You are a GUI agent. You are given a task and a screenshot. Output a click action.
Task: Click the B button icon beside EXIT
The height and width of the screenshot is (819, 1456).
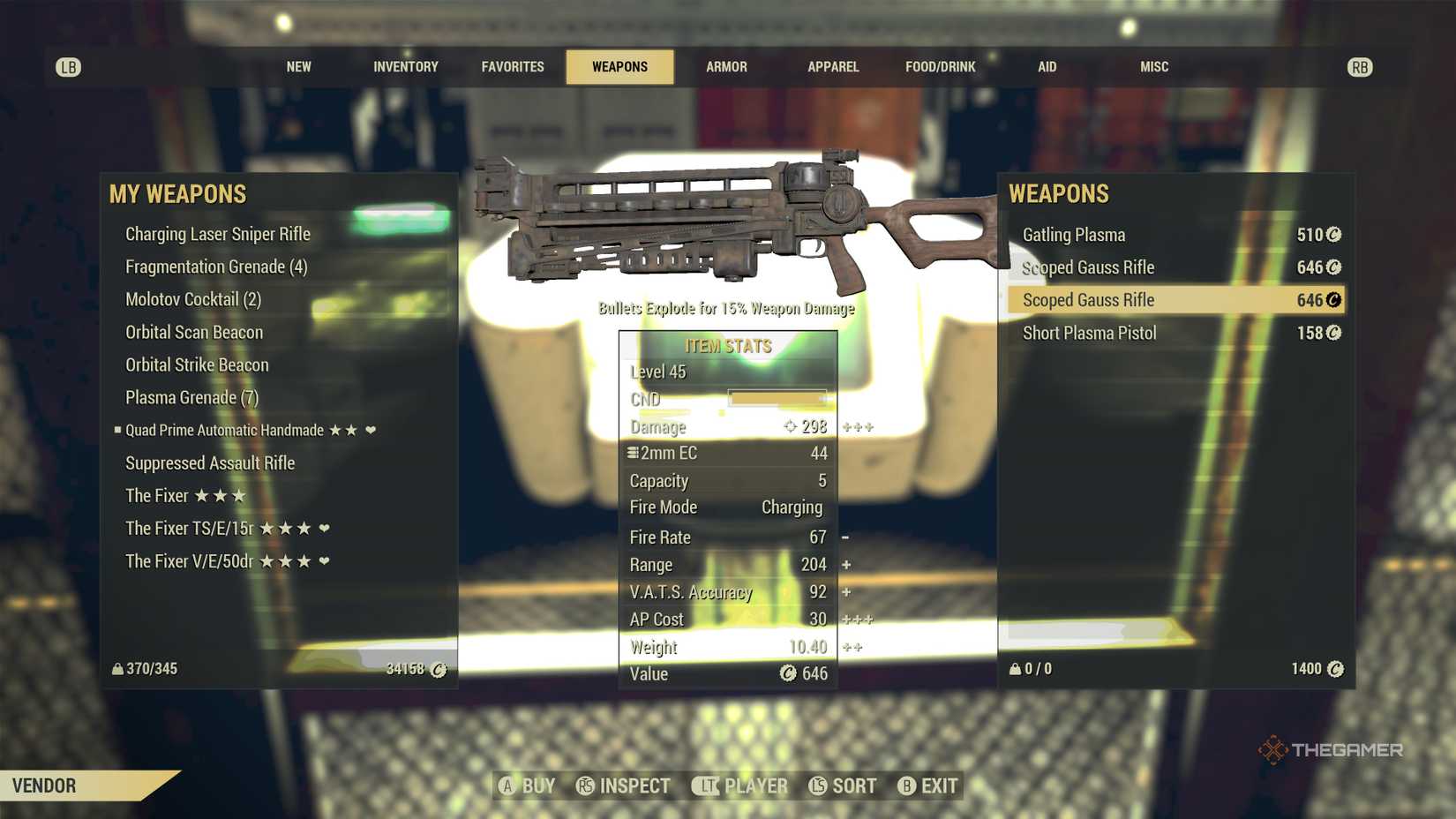(x=907, y=785)
